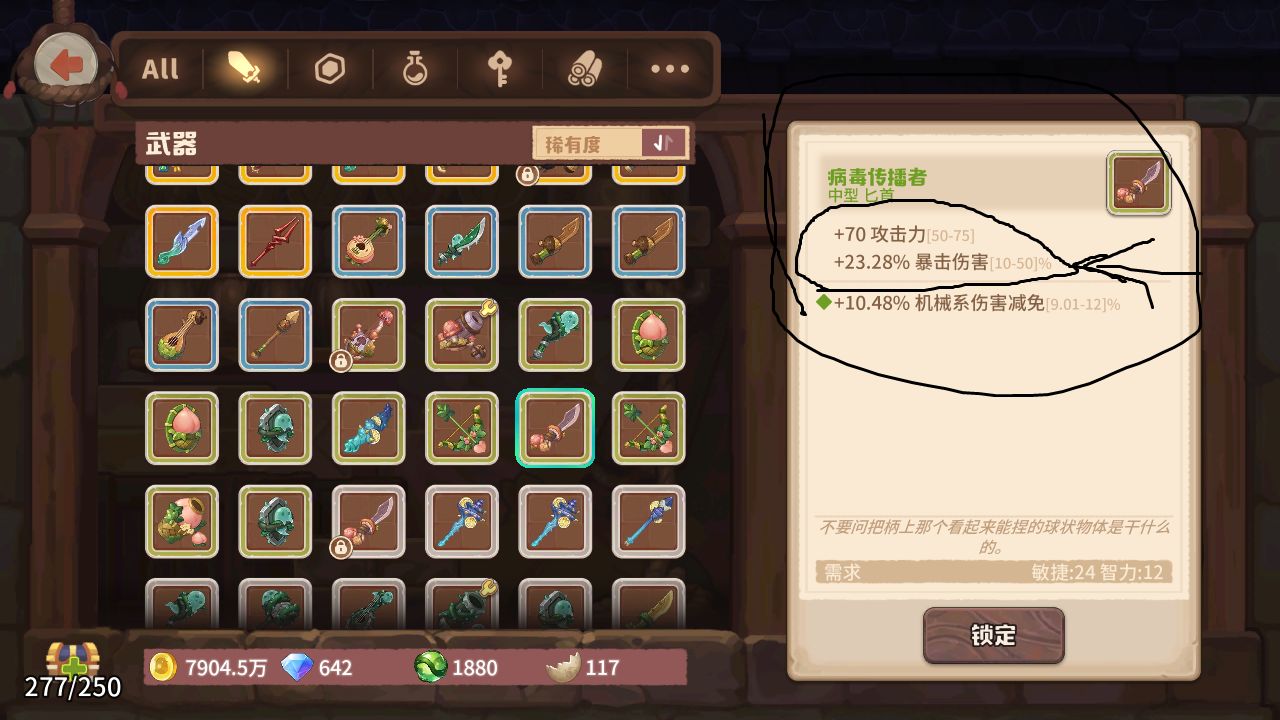Image resolution: width=1280 pixels, height=720 pixels.
Task: Select the highlighted peach weapon thumbnail
Action: [x=555, y=428]
